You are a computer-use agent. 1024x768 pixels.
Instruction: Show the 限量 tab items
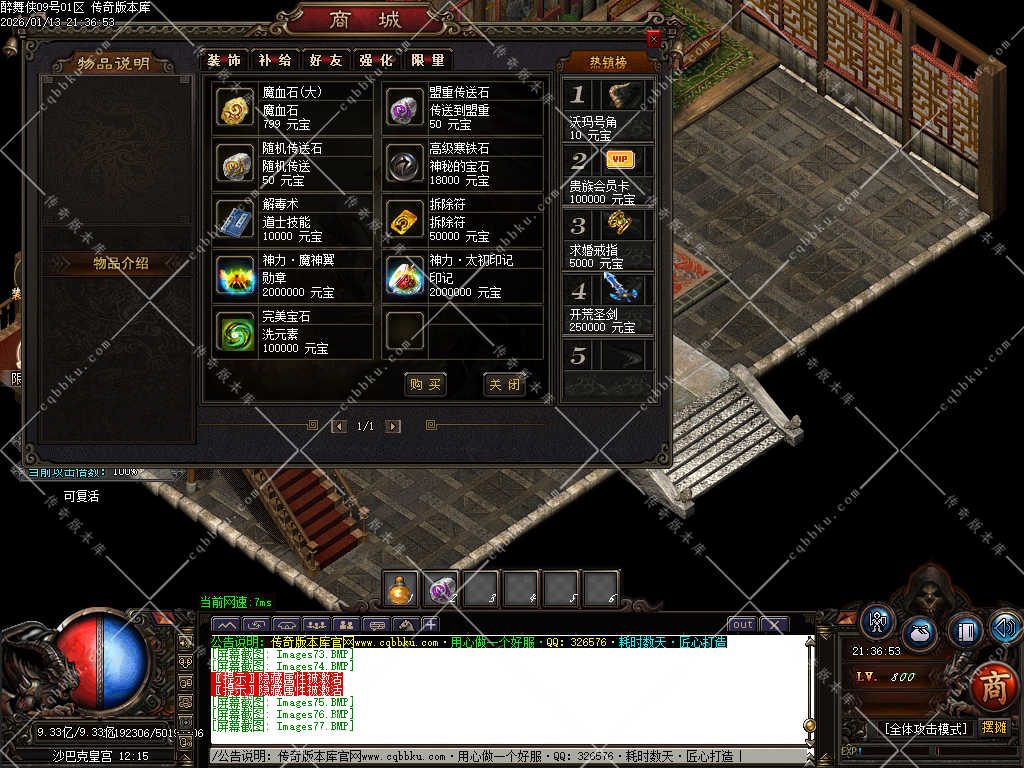click(427, 60)
